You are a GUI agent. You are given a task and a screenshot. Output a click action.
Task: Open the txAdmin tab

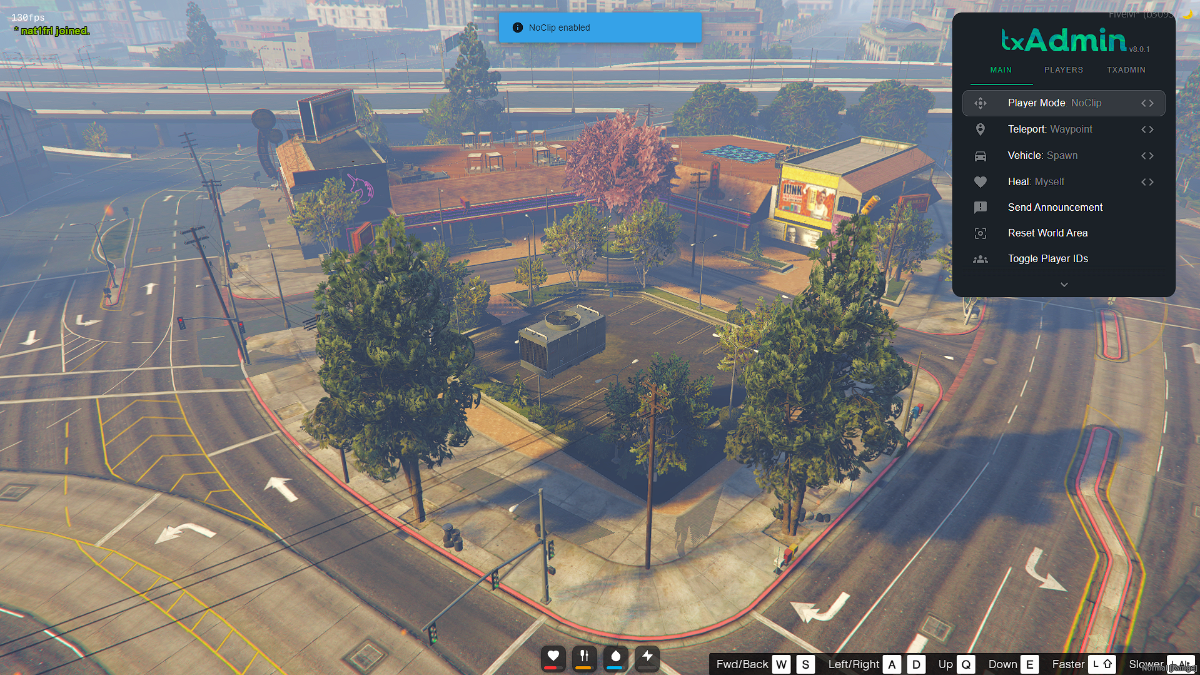coord(1126,70)
